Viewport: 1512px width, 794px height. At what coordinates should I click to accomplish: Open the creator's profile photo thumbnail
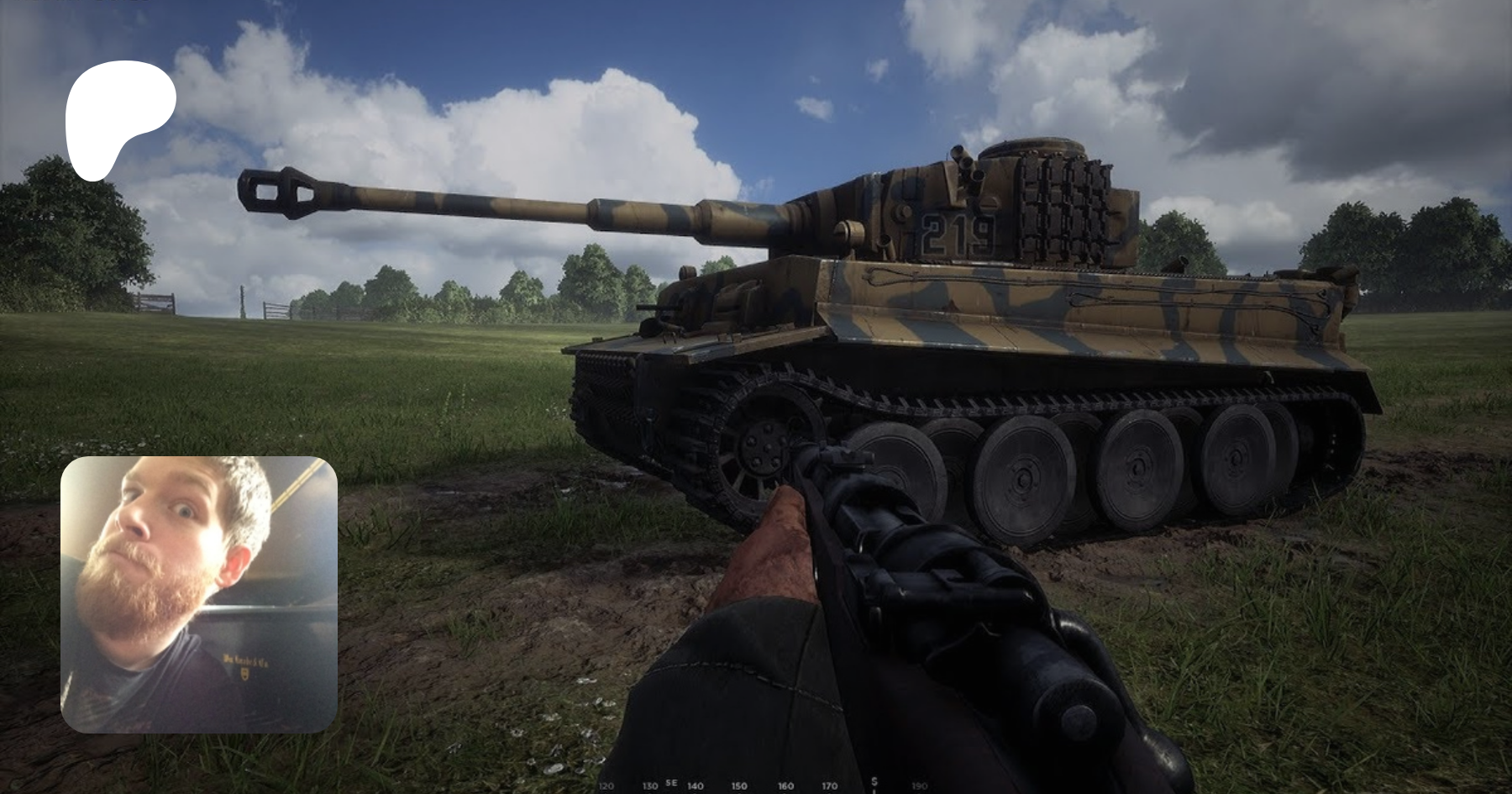(x=199, y=594)
